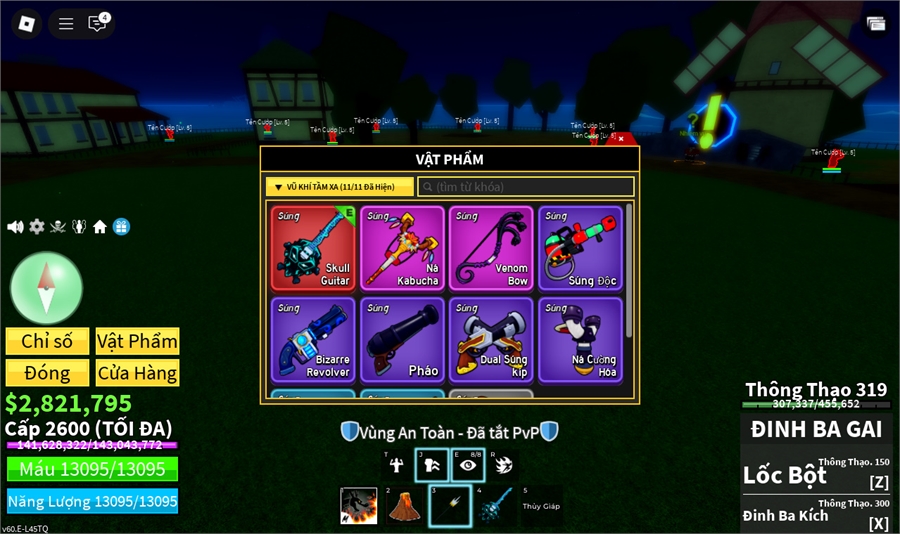Open the Cửa Hàng shop
The width and height of the screenshot is (900, 534).
tap(137, 373)
